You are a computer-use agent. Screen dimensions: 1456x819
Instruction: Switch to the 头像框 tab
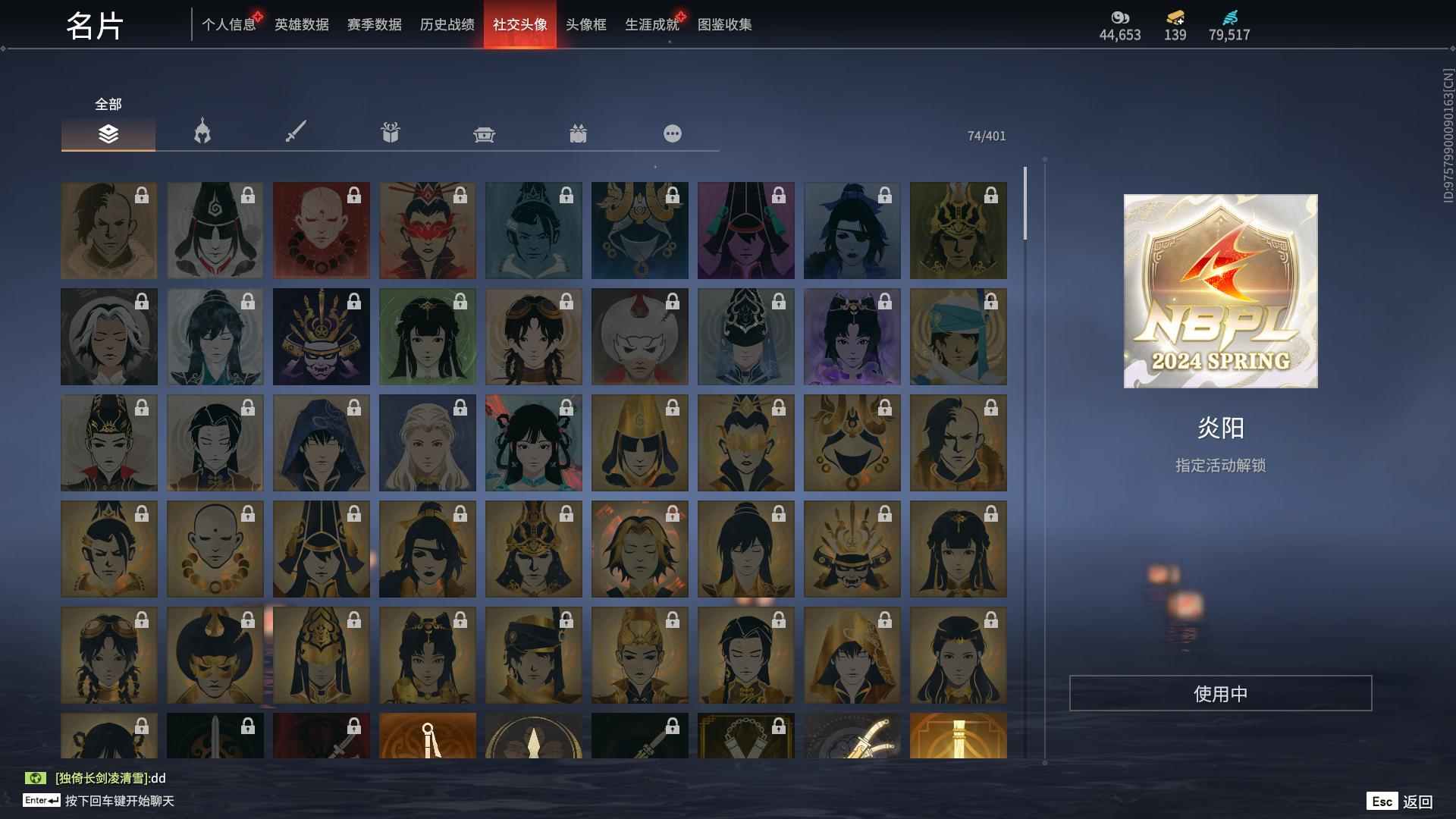(x=584, y=24)
